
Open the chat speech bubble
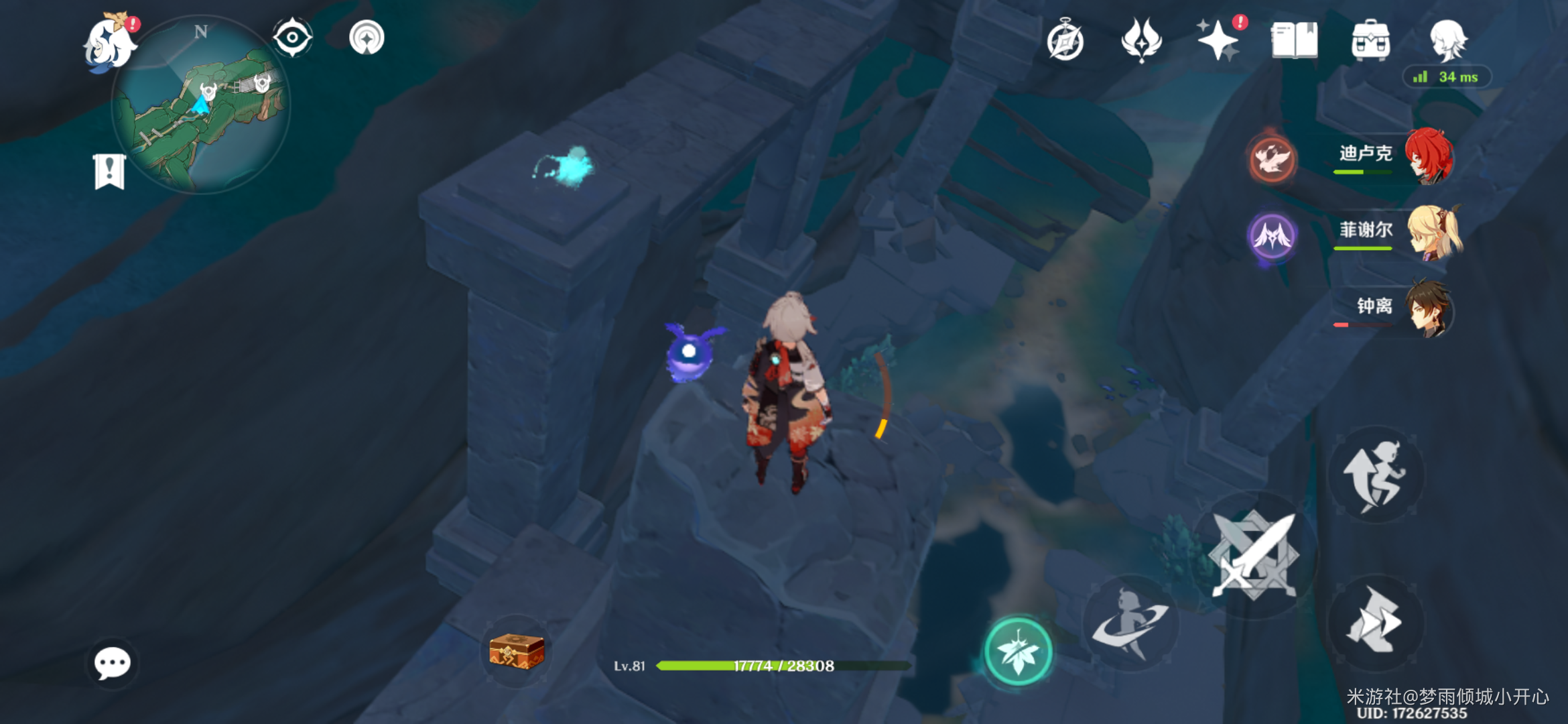112,664
